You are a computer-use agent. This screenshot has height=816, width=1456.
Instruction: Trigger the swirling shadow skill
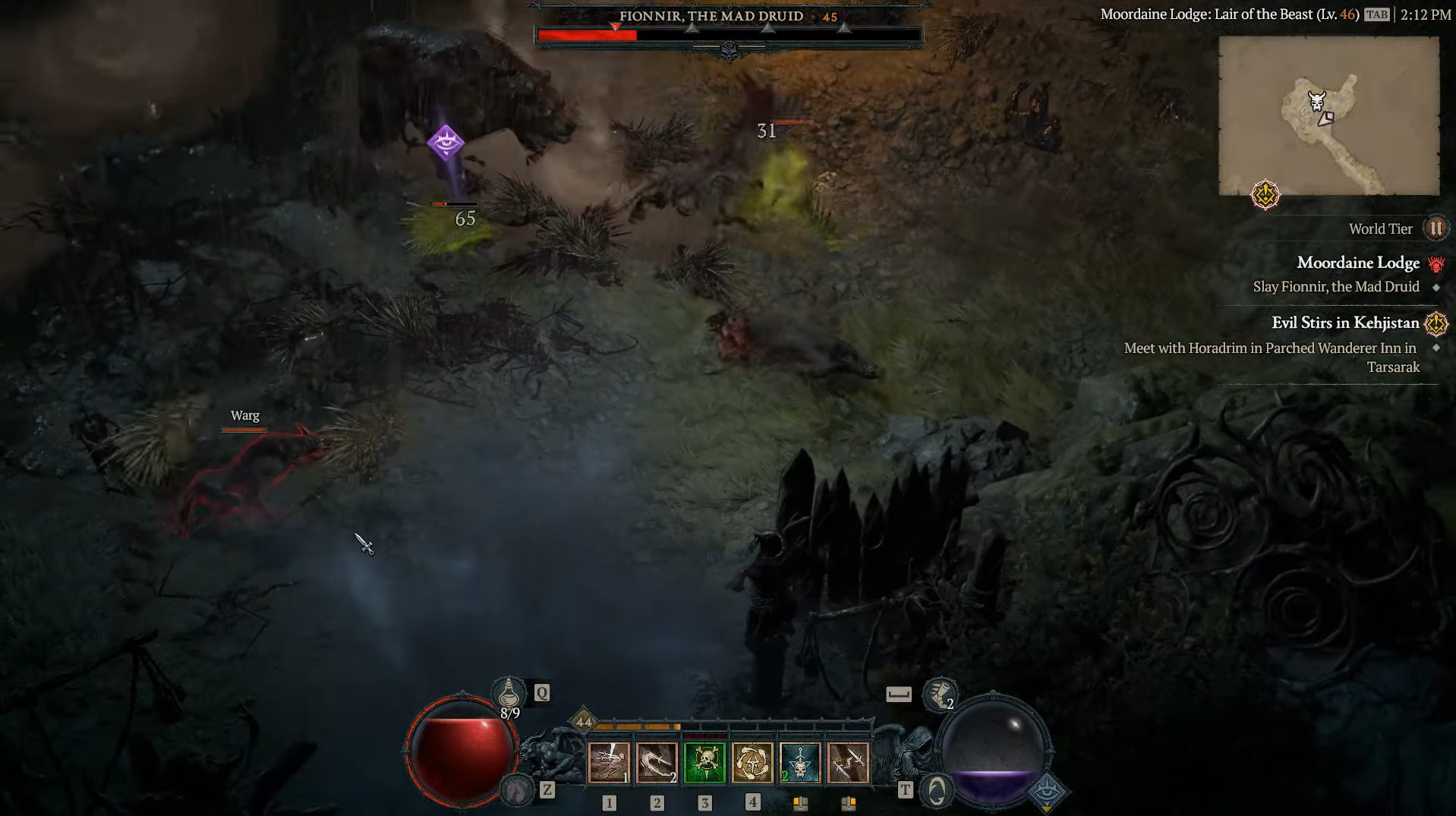(x=752, y=762)
